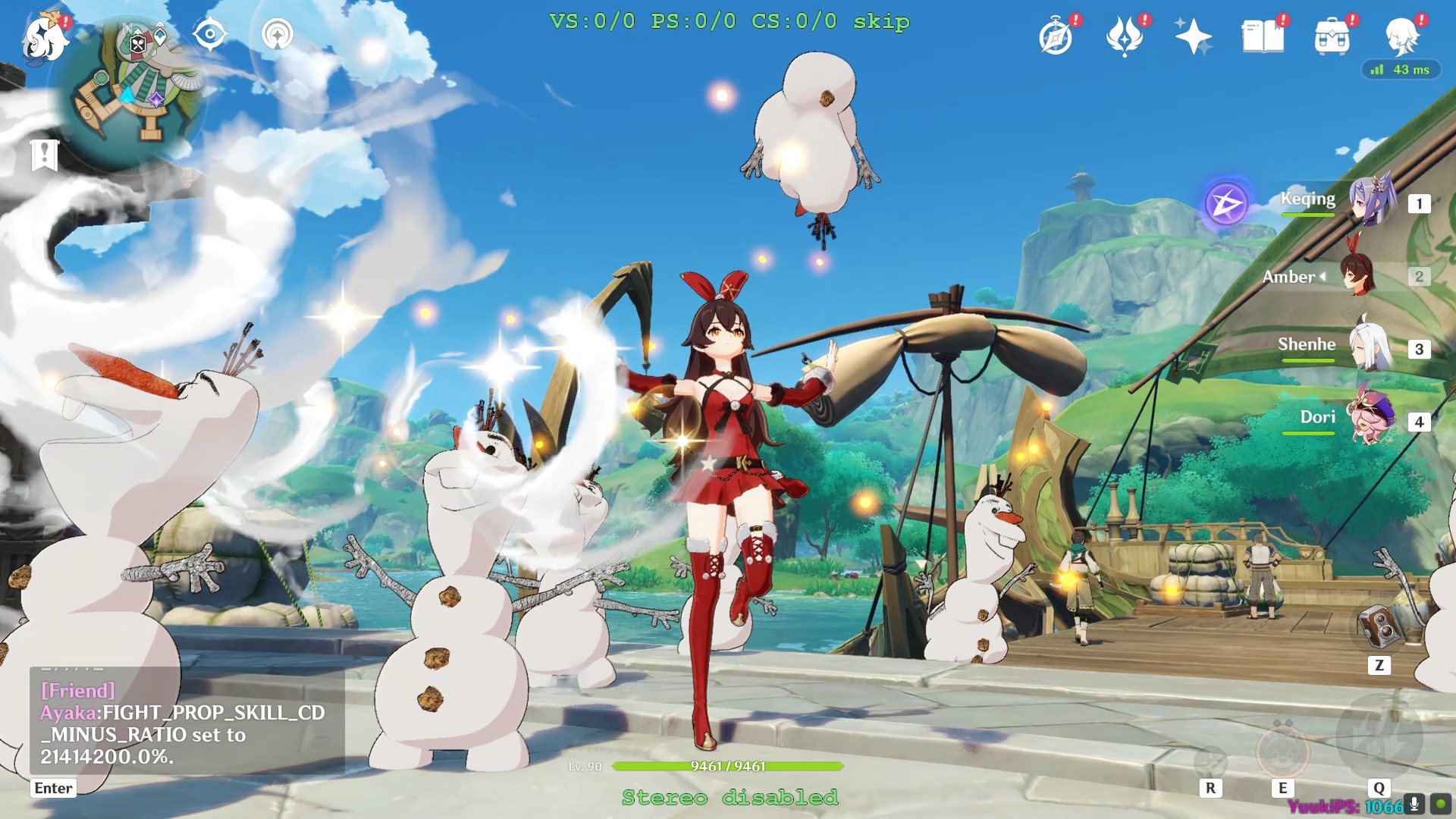Open the Wish star icon
The width and height of the screenshot is (1456, 819).
[x=1193, y=37]
